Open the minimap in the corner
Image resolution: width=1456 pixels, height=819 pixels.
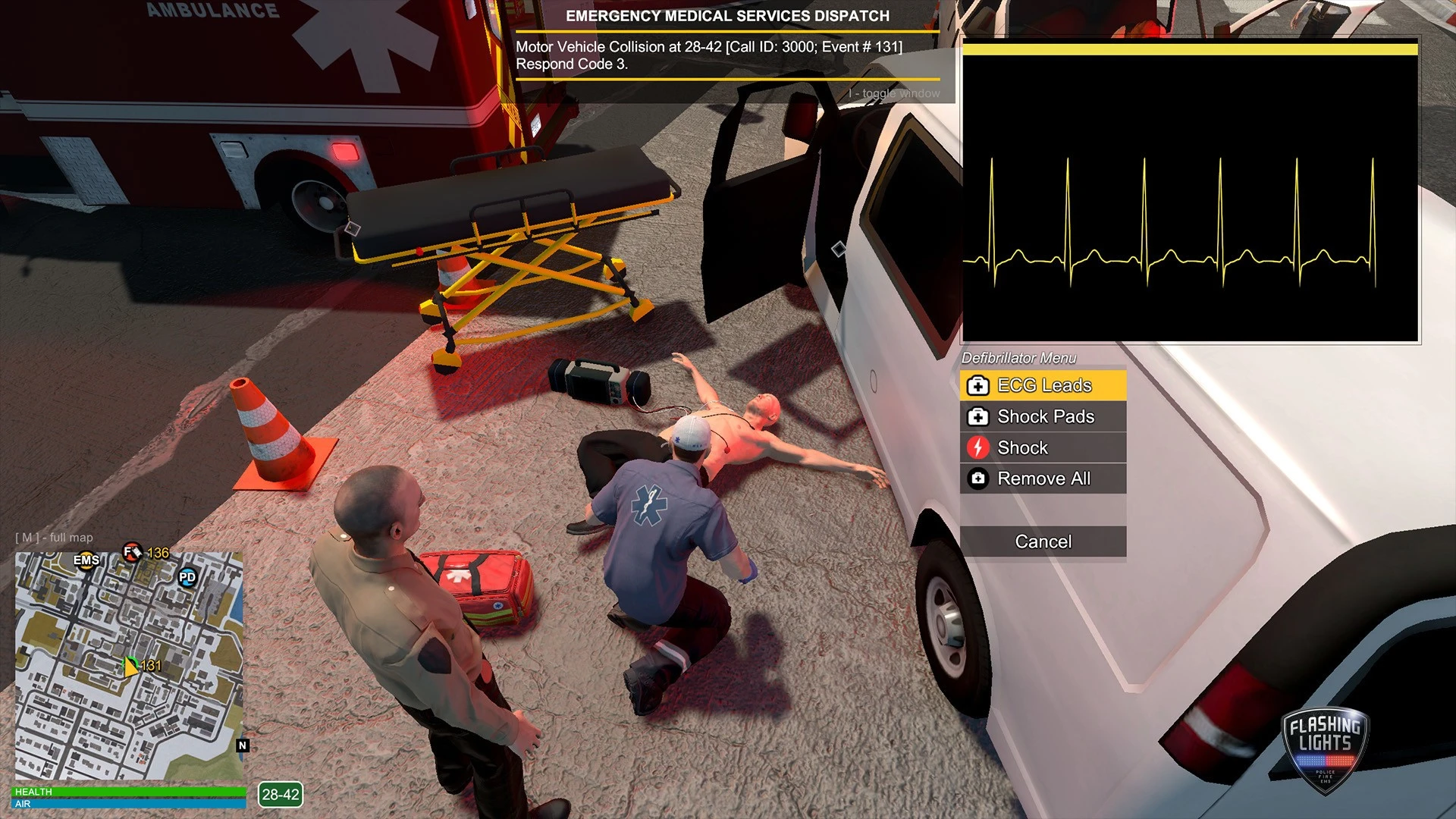[x=129, y=666]
